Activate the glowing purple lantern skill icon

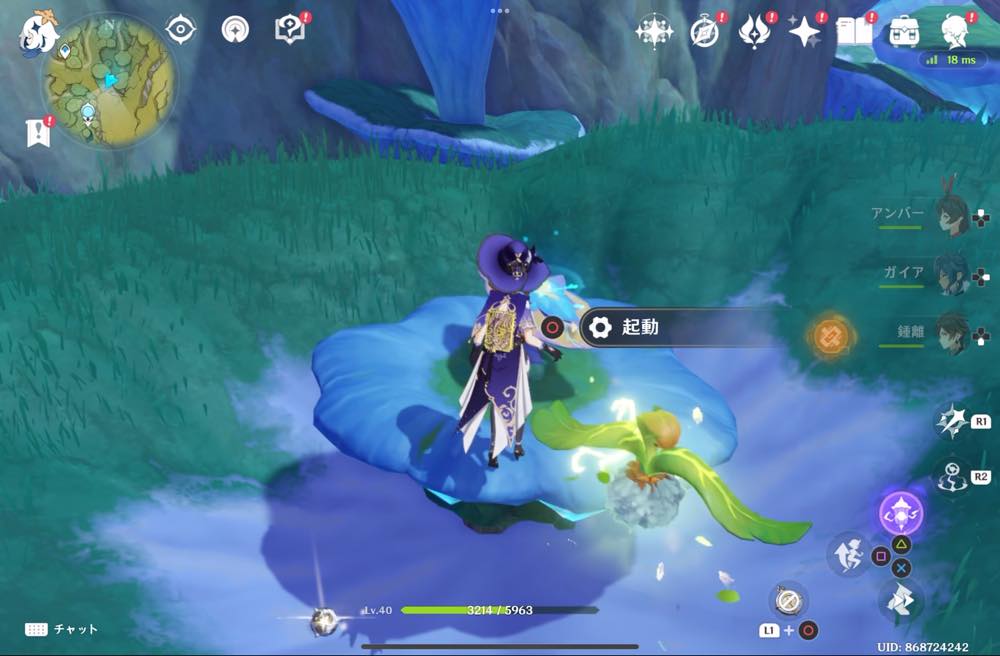point(900,513)
